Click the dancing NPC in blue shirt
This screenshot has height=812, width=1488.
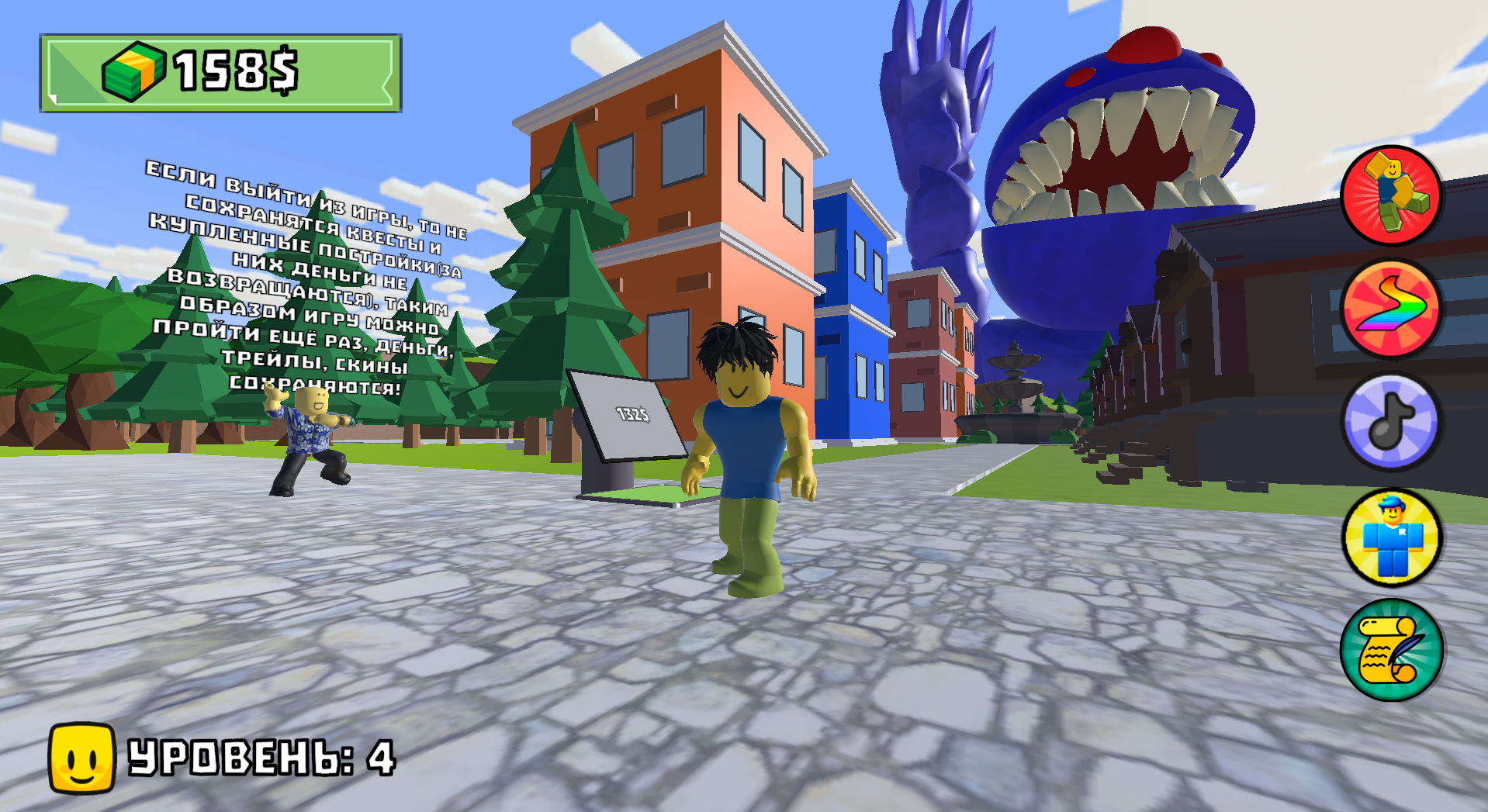click(x=310, y=434)
